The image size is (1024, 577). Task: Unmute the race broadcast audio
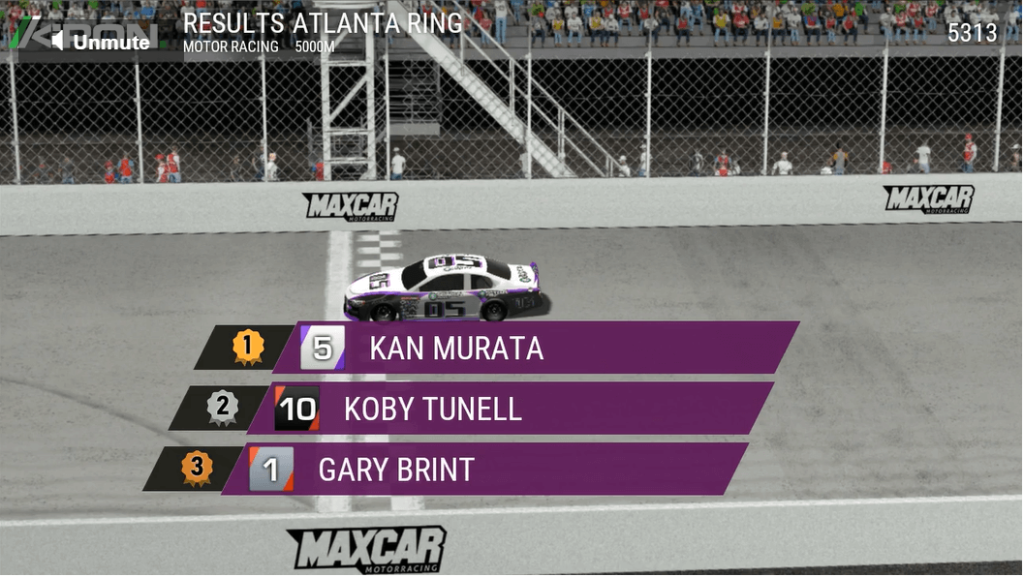101,41
